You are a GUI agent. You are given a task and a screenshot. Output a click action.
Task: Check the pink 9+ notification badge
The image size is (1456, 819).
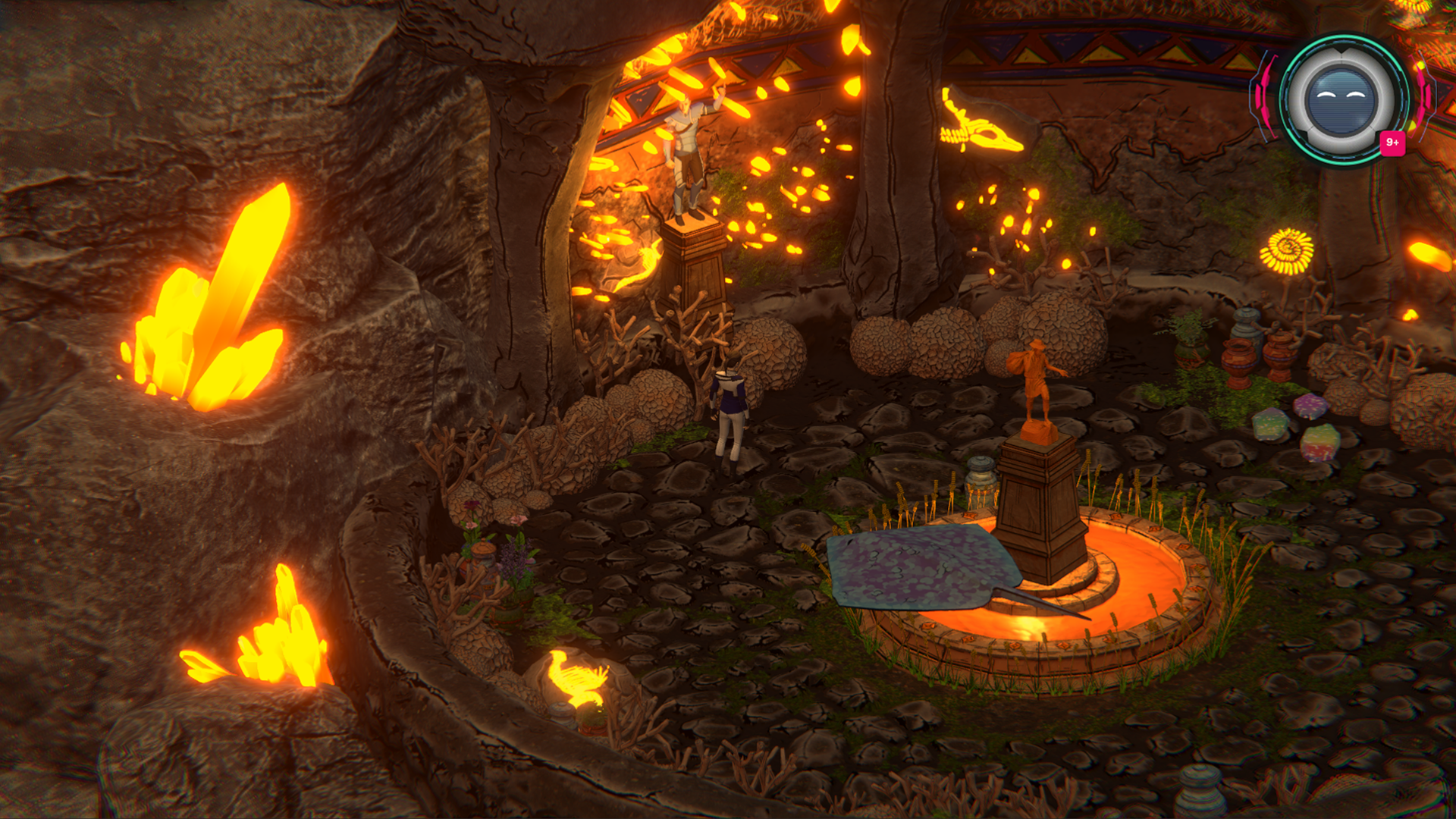[x=1392, y=143]
